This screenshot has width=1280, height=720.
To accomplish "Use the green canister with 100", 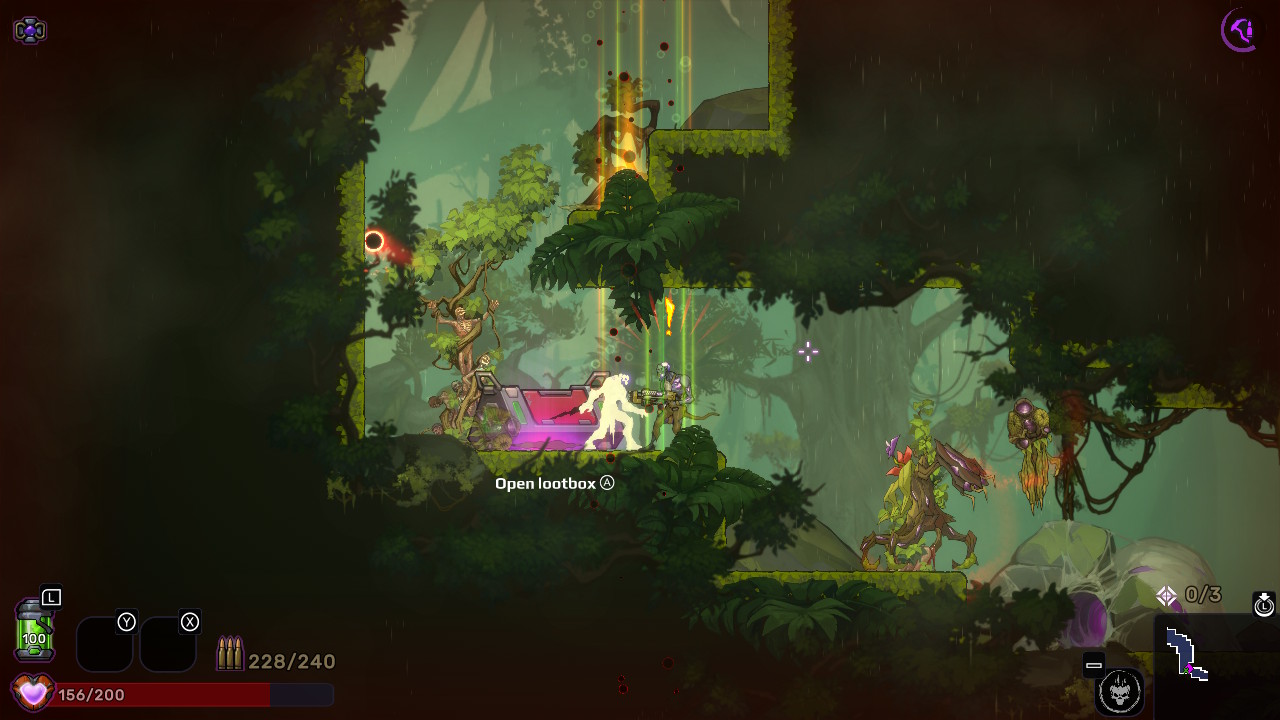I will (x=34, y=630).
